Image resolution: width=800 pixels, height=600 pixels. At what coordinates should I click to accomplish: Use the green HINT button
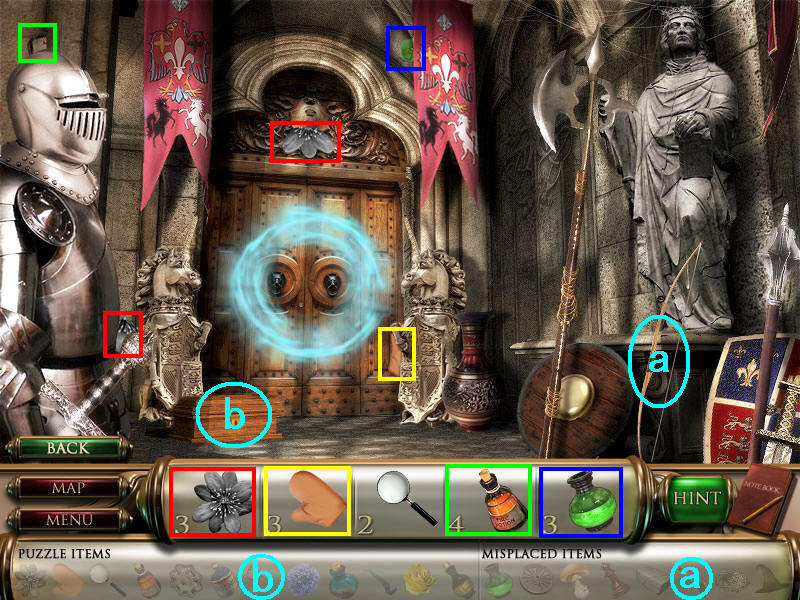pos(695,498)
